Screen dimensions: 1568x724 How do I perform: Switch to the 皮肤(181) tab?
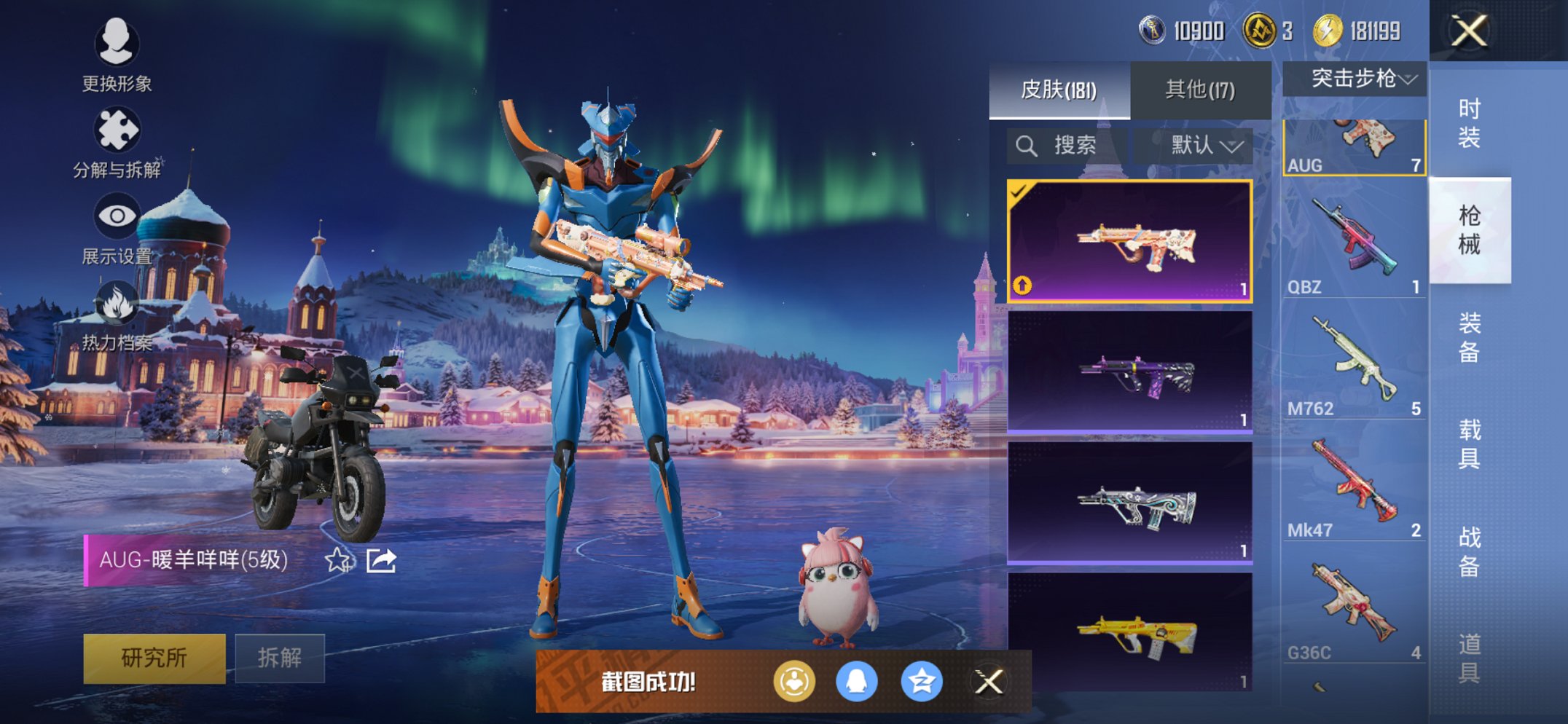1059,90
